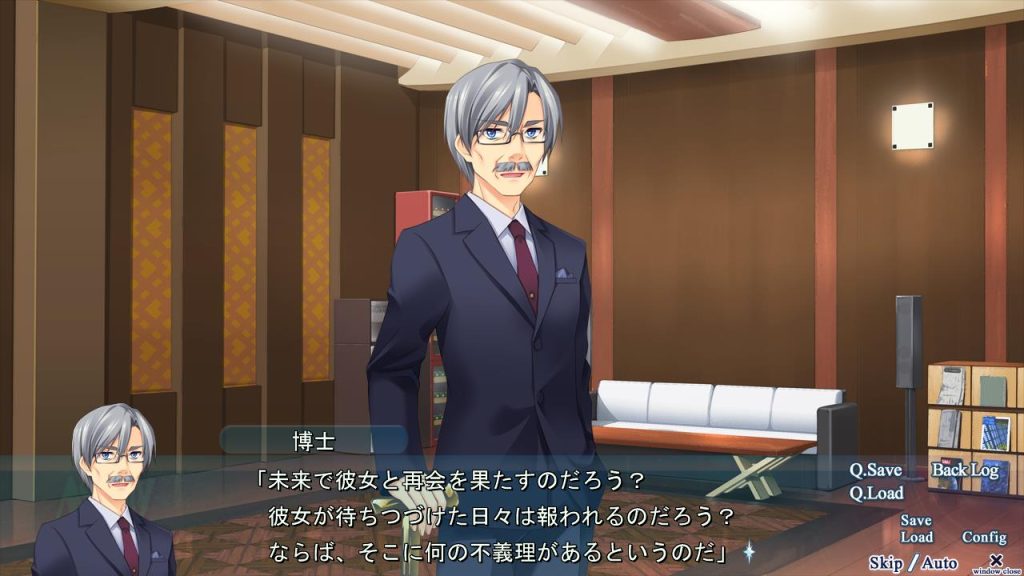The image size is (1024, 576).
Task: Open the Back Log
Action: (x=965, y=470)
